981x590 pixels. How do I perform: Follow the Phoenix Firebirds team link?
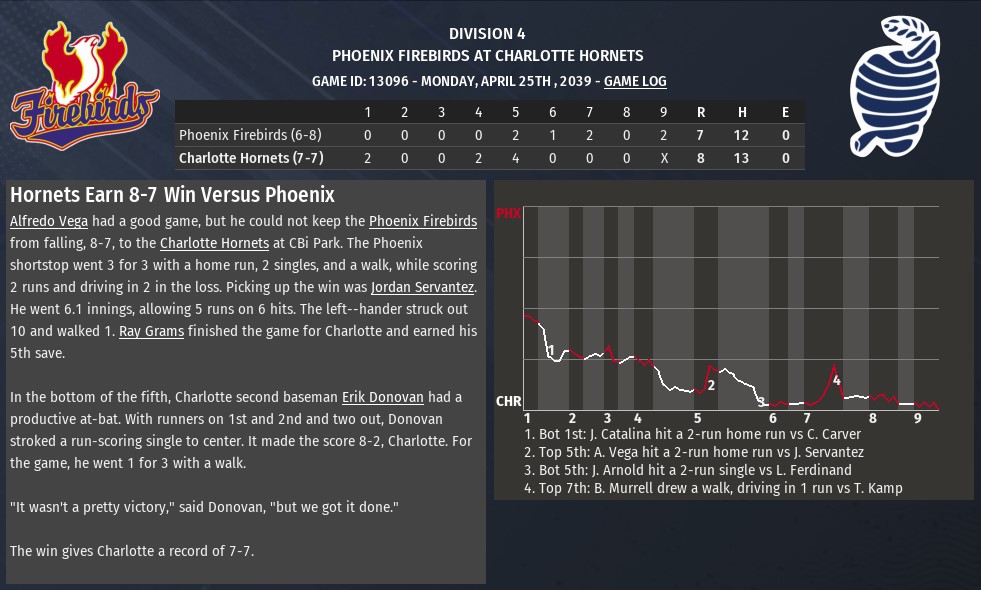coord(423,221)
